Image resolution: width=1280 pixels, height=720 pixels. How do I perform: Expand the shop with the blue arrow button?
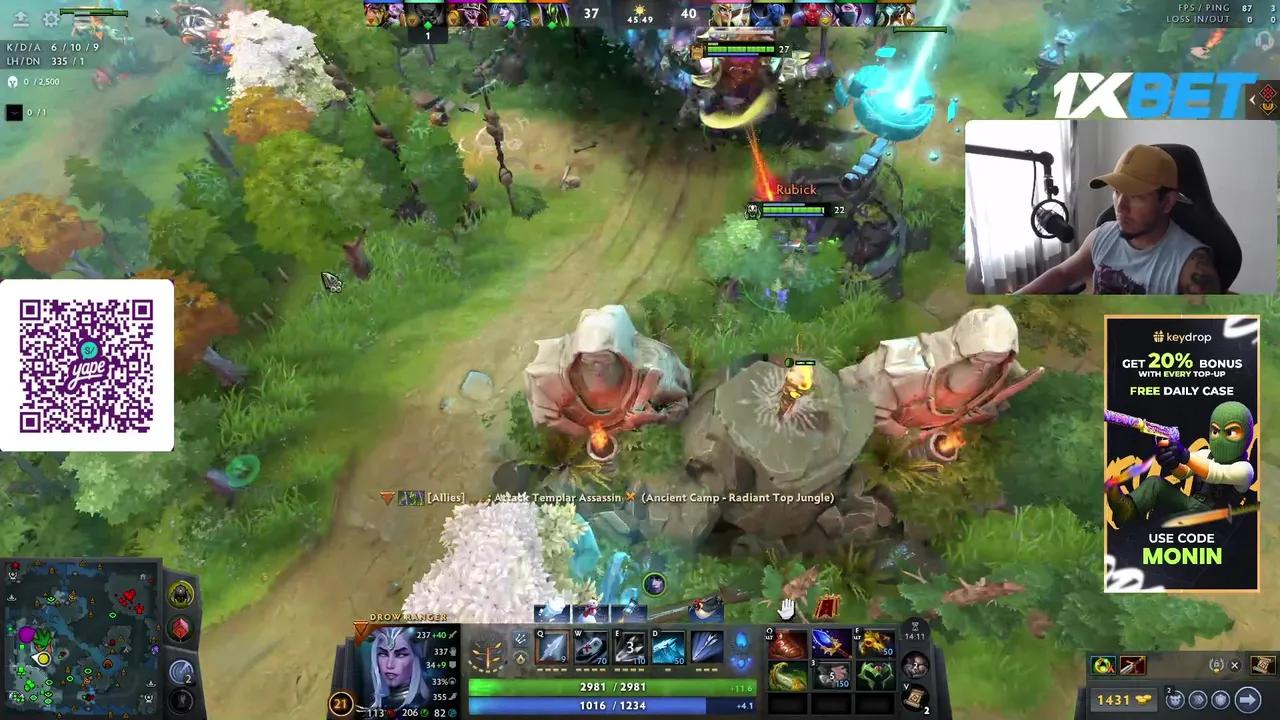(x=1247, y=699)
